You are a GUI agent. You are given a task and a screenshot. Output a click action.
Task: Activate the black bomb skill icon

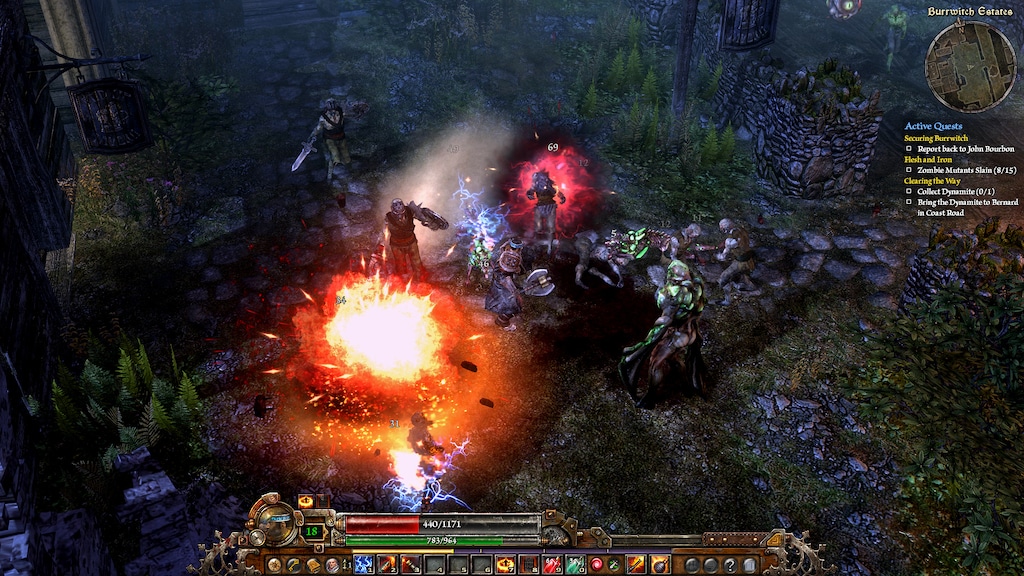(x=660, y=565)
